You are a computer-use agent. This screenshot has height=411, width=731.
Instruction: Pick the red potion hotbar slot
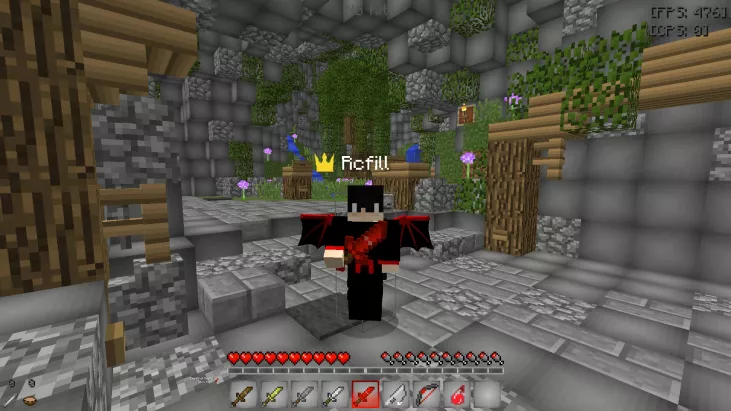point(456,395)
